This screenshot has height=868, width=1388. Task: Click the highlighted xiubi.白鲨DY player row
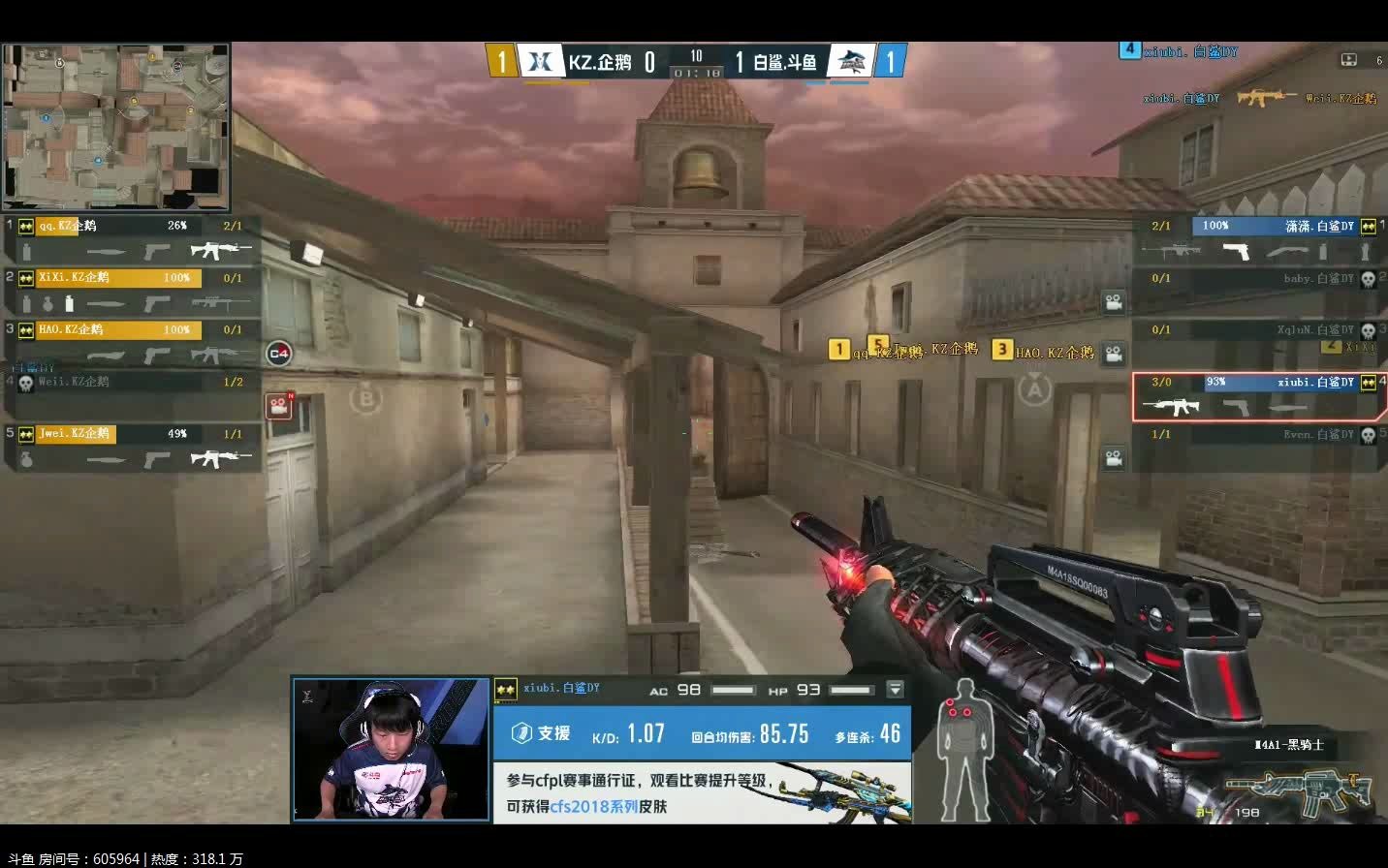[x=1257, y=396]
